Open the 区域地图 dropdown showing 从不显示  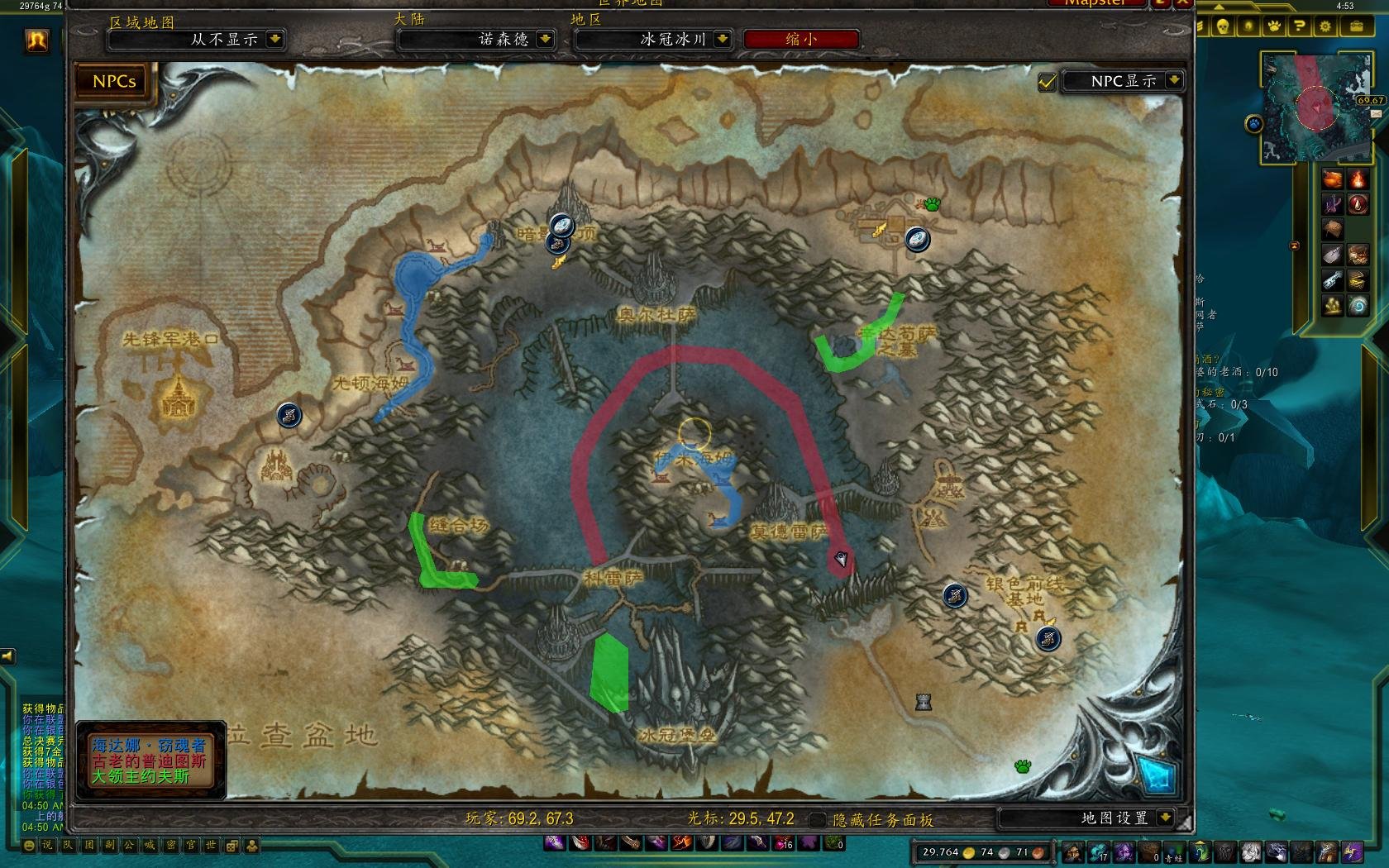point(274,39)
